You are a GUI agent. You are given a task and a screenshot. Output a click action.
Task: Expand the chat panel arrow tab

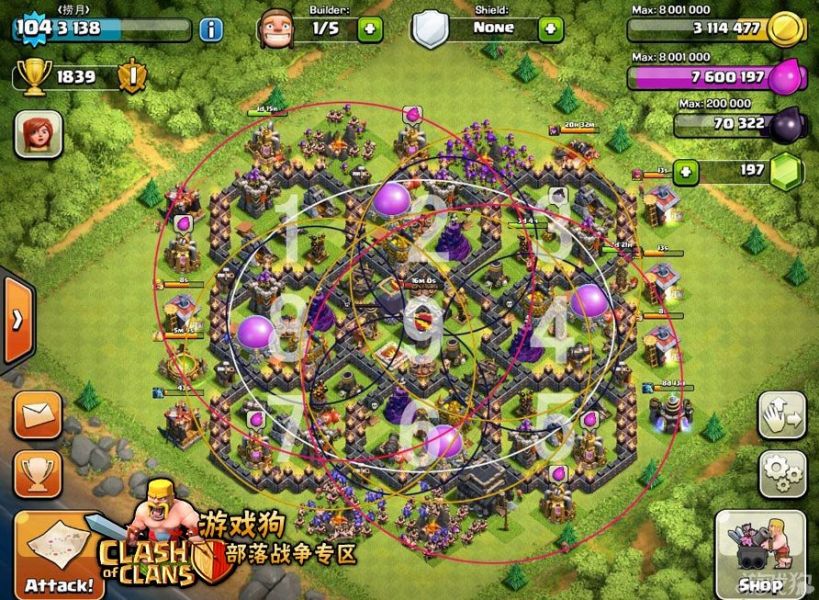[x=17, y=320]
